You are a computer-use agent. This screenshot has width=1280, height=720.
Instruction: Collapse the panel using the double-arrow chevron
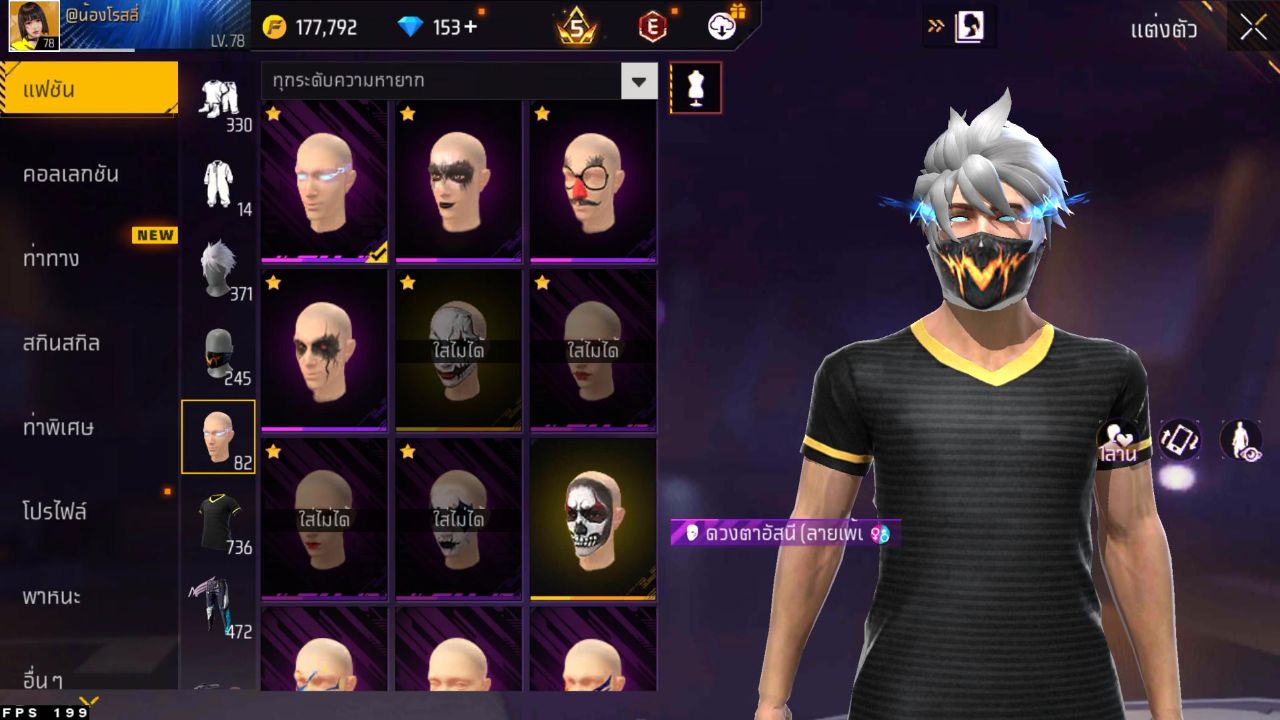click(938, 27)
